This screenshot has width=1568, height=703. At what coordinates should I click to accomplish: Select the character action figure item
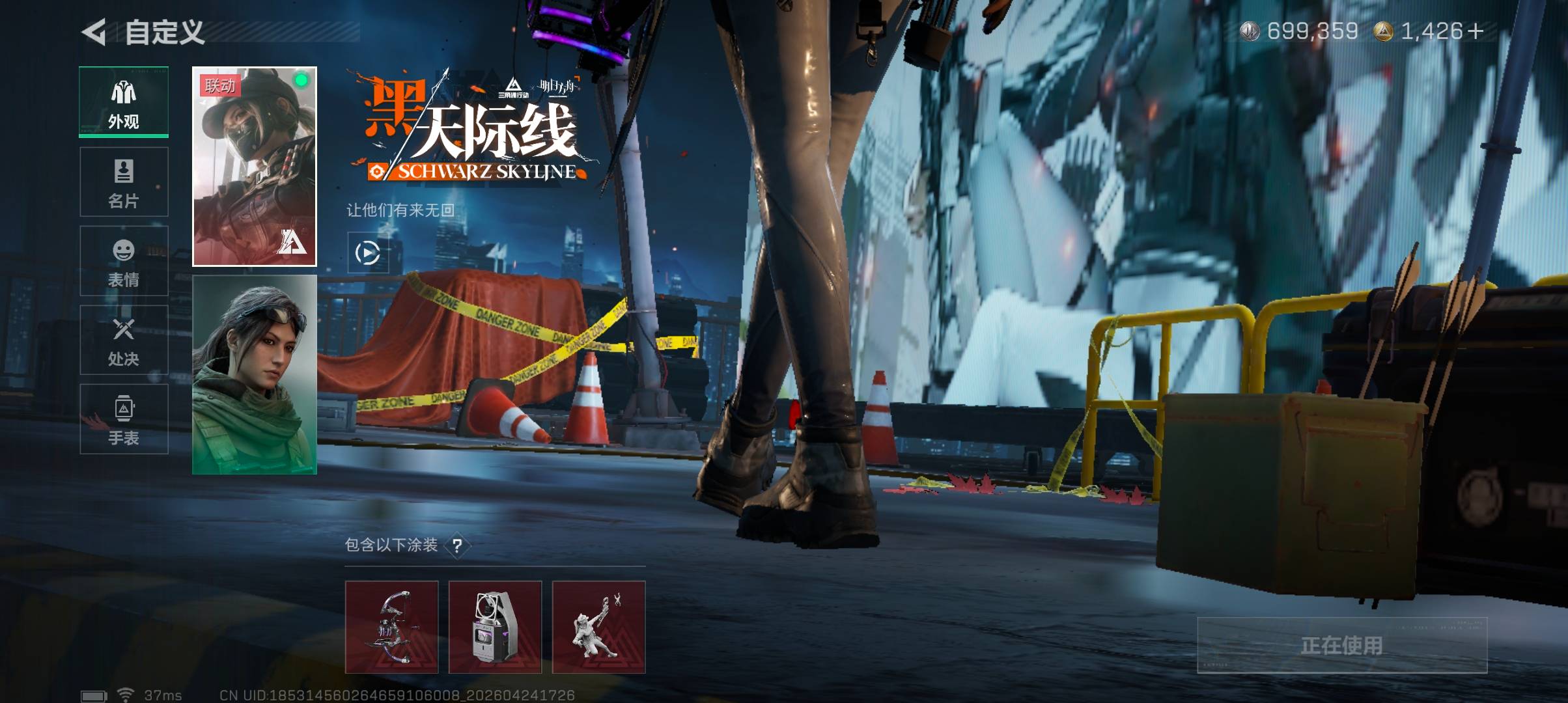click(x=598, y=627)
